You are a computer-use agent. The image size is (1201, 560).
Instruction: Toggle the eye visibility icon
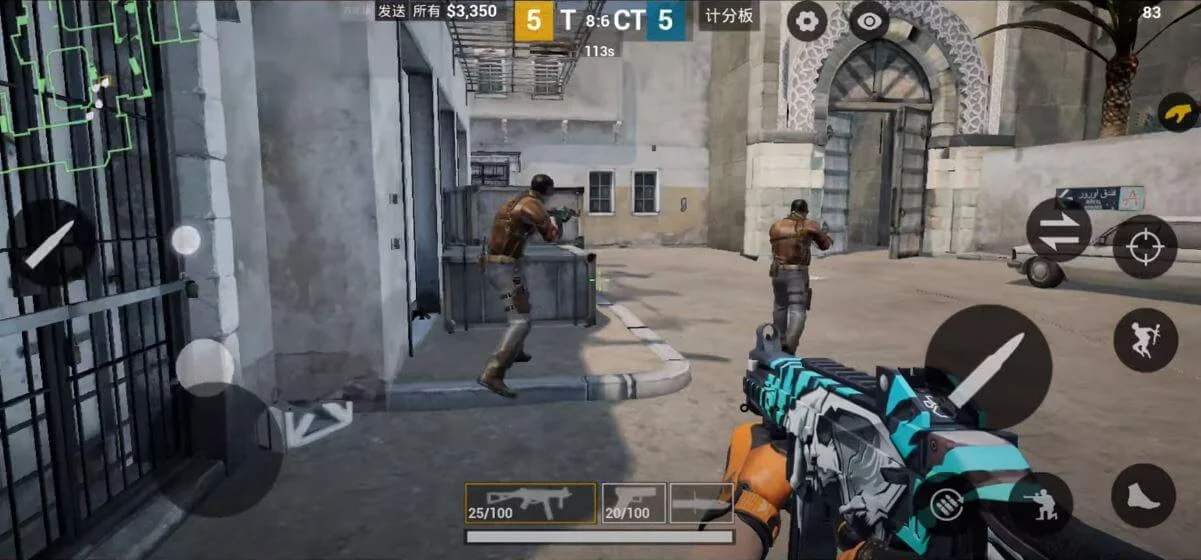(869, 21)
